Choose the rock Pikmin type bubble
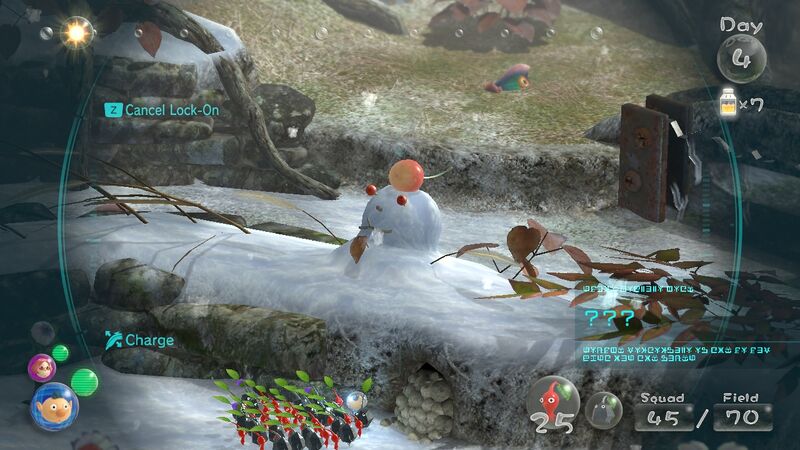The height and width of the screenshot is (450, 800). point(603,406)
